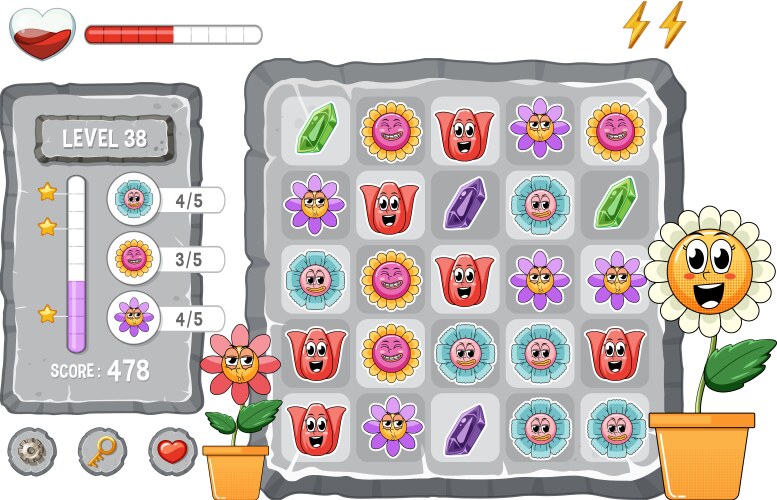Select the purple flower goal showing 4/5
Image resolution: width=777 pixels, height=500 pixels.
pos(133,318)
